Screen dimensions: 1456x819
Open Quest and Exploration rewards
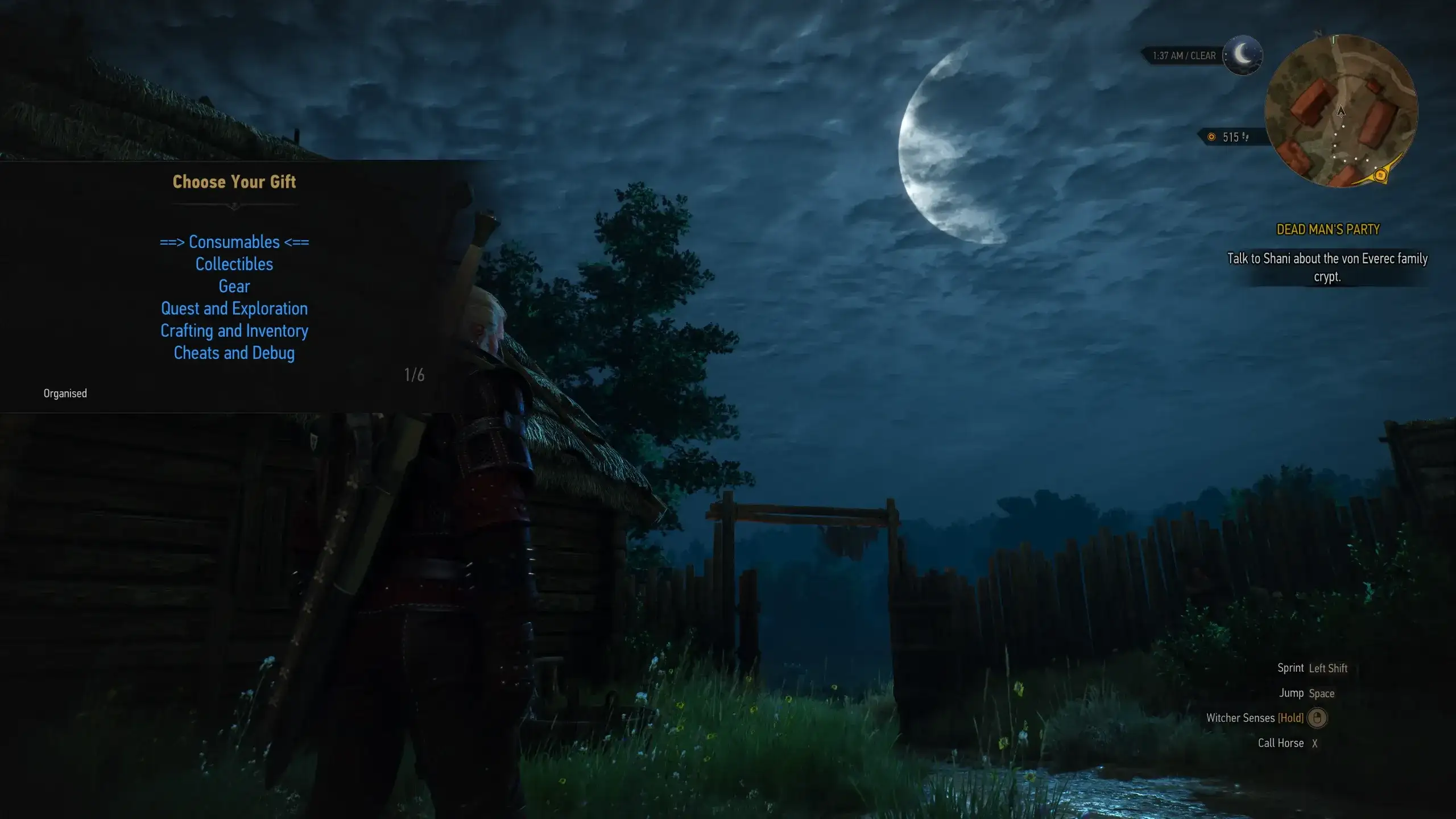click(x=234, y=308)
